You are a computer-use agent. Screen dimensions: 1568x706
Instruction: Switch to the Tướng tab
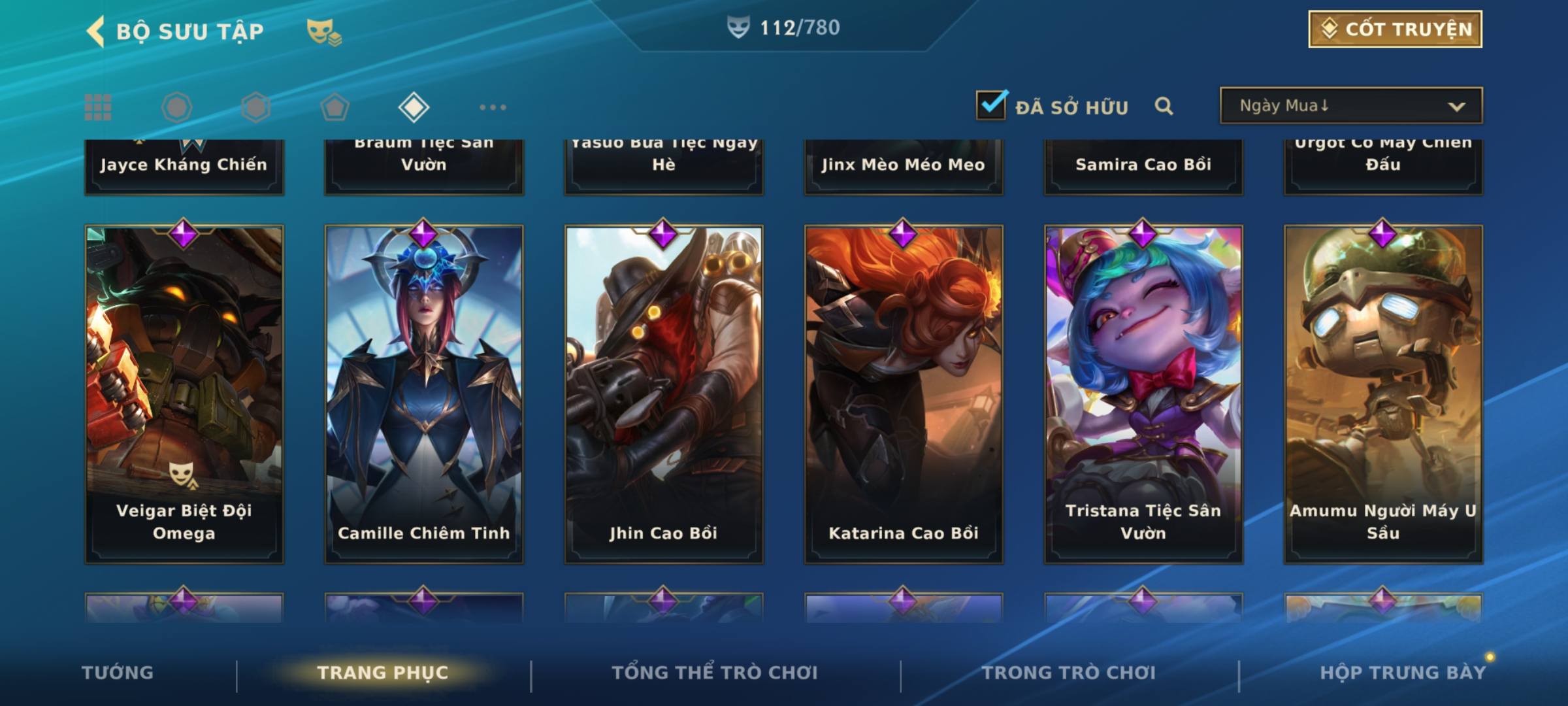click(118, 673)
